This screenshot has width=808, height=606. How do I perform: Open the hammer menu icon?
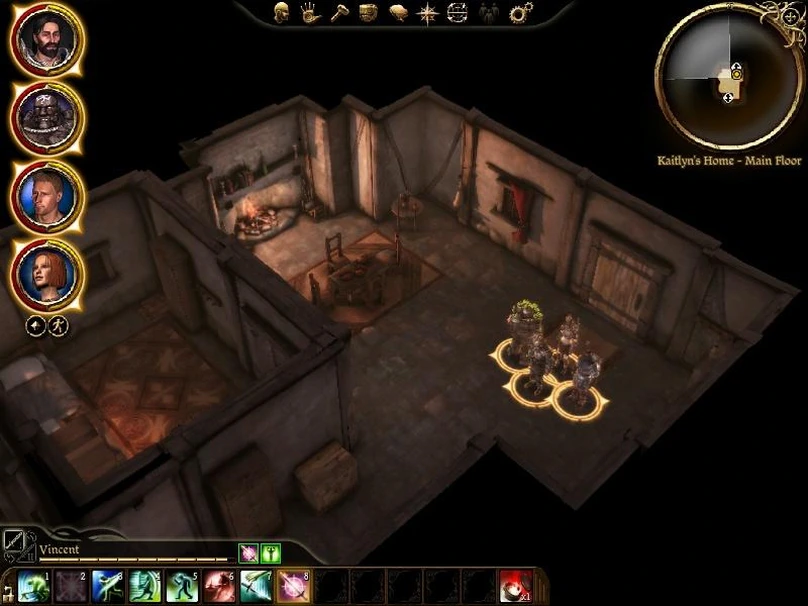point(339,13)
